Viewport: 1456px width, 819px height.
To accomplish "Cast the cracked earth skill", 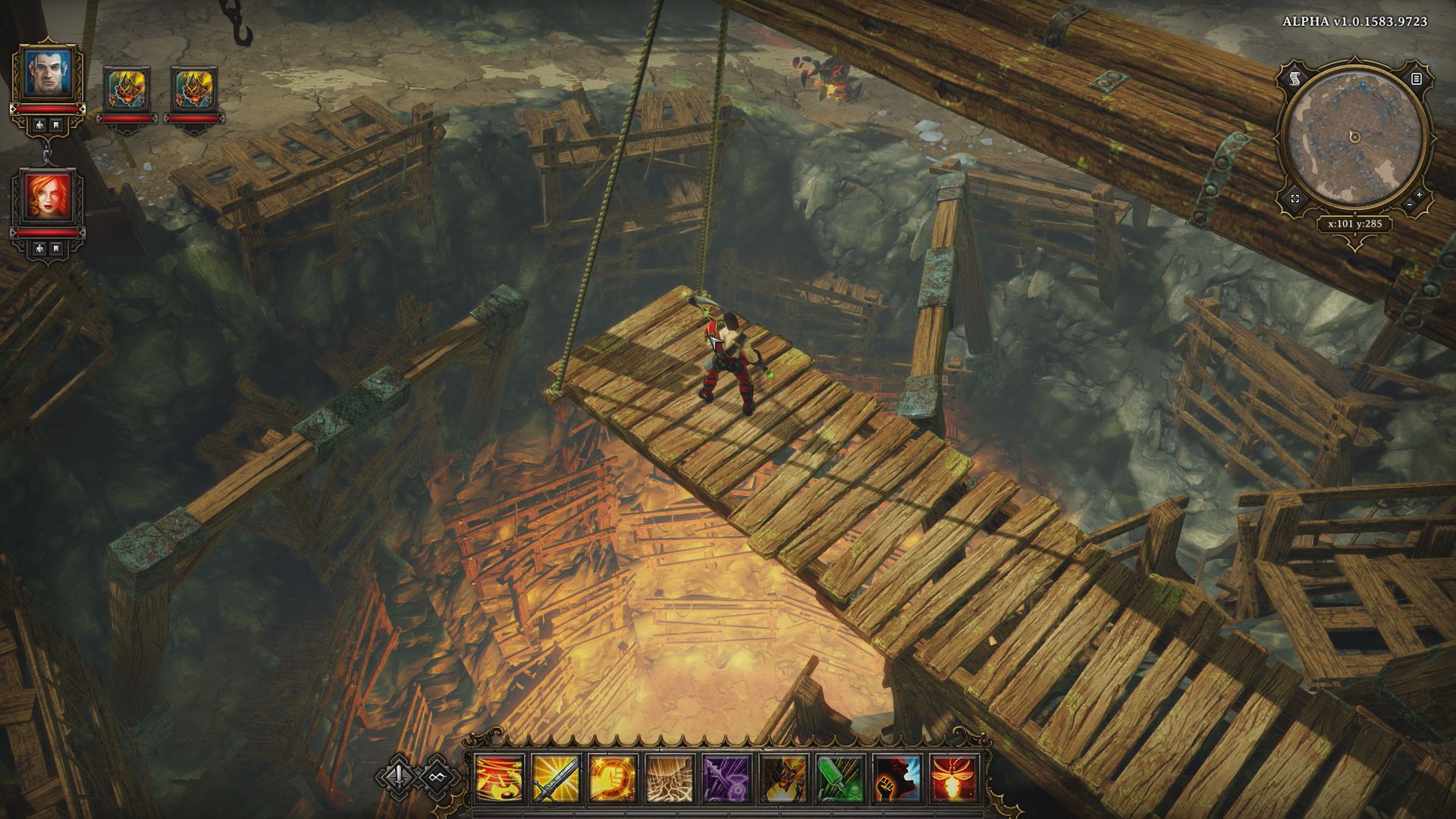I will pyautogui.click(x=669, y=780).
